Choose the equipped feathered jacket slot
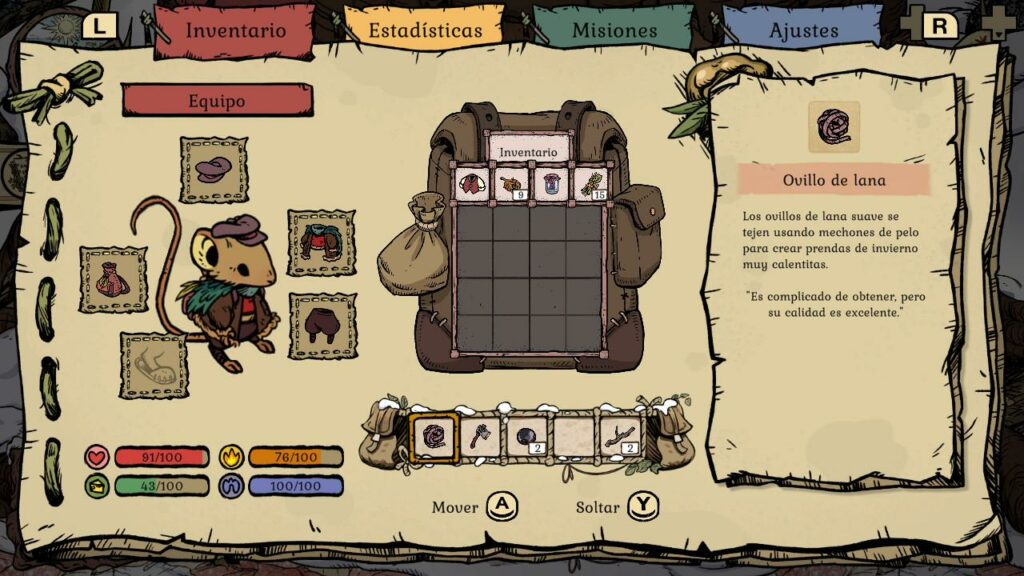The image size is (1024, 576). pos(321,243)
